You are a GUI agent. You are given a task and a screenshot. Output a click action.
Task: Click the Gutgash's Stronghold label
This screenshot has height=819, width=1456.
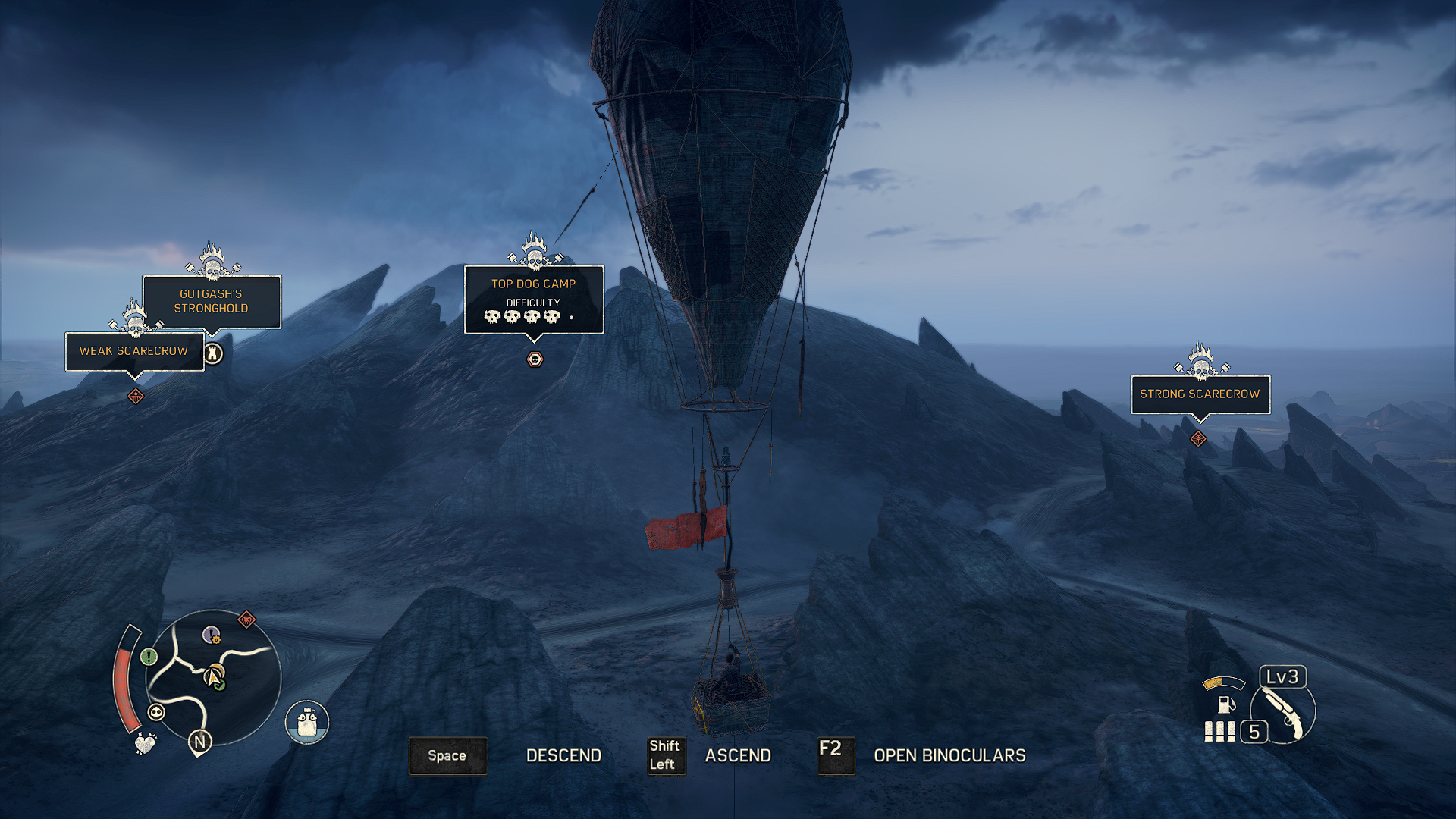point(212,301)
